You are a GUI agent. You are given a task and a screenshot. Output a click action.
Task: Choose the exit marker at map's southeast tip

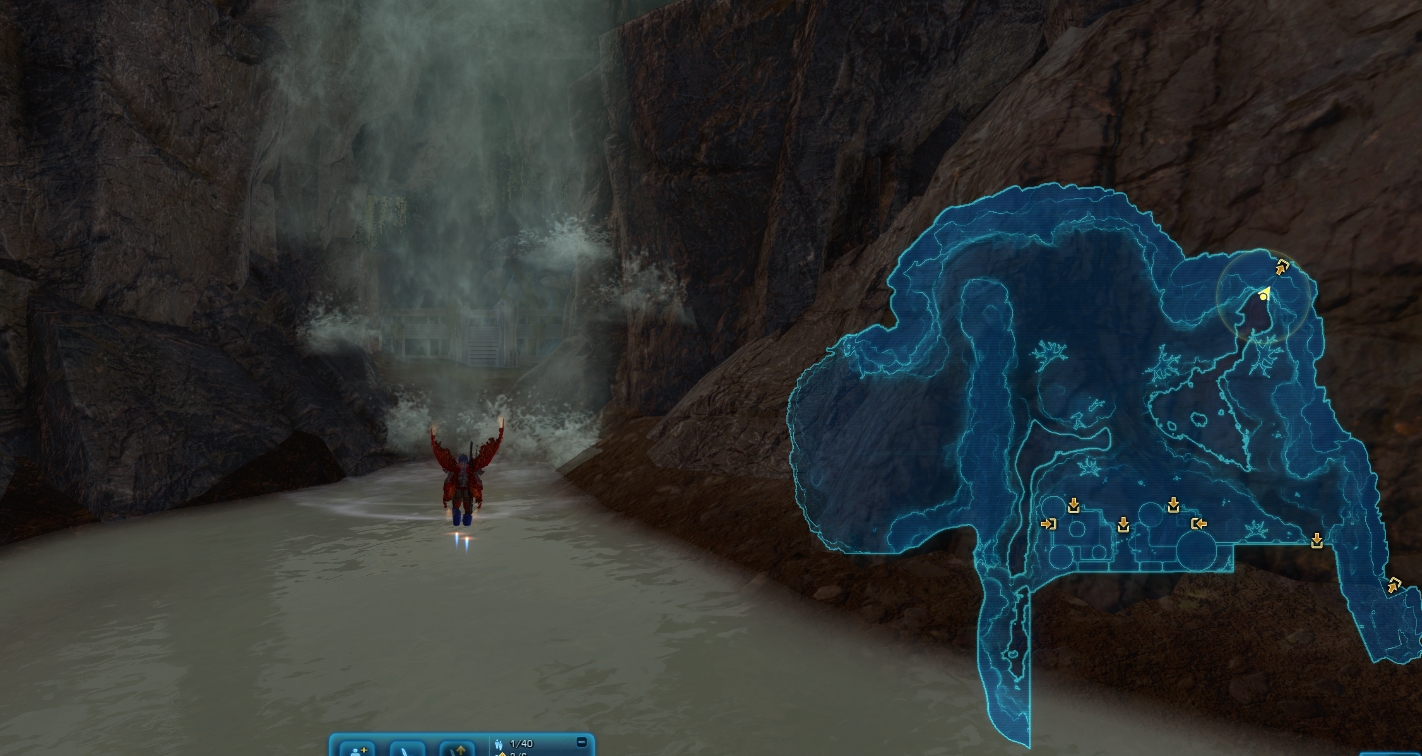click(1393, 585)
